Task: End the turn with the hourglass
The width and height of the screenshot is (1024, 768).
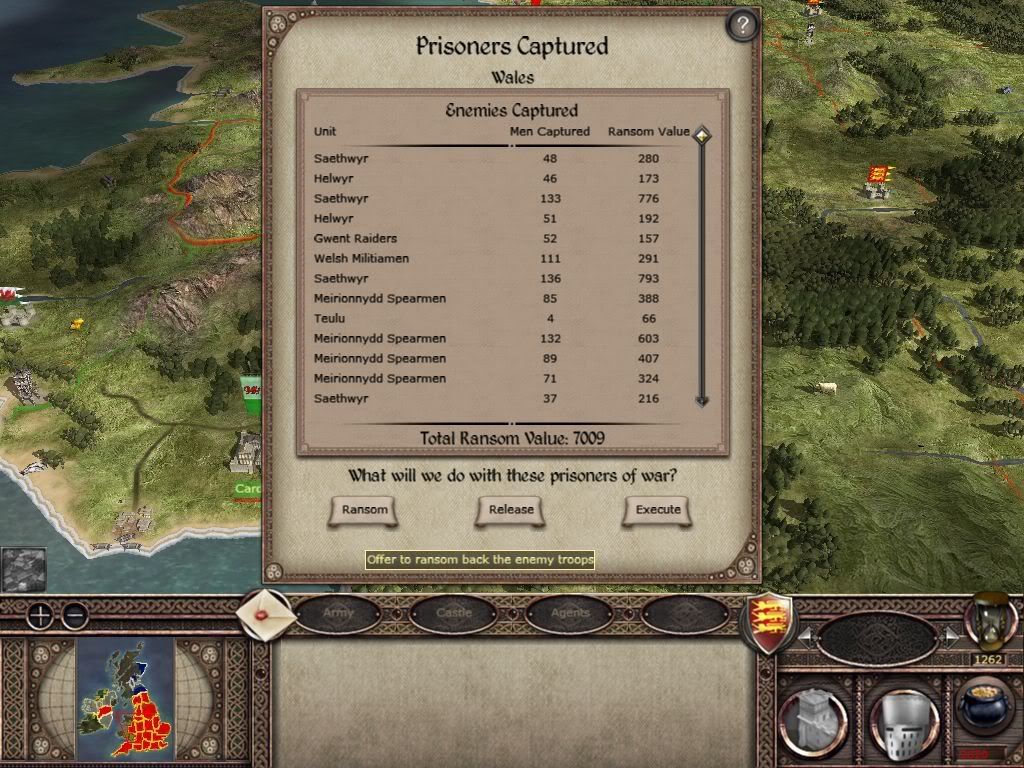Action: tap(989, 622)
